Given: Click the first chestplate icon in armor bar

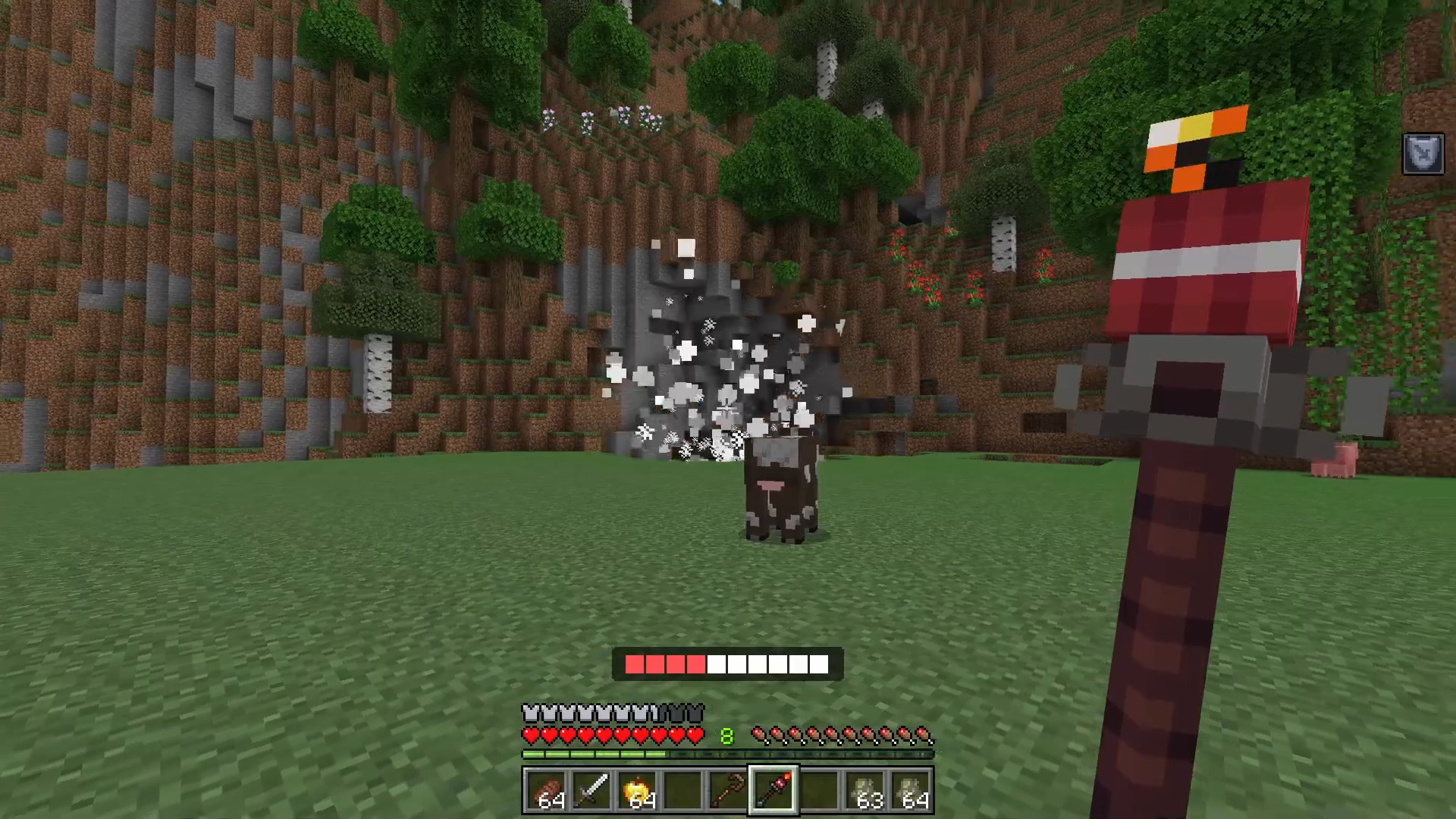Looking at the screenshot, I should pos(529,711).
